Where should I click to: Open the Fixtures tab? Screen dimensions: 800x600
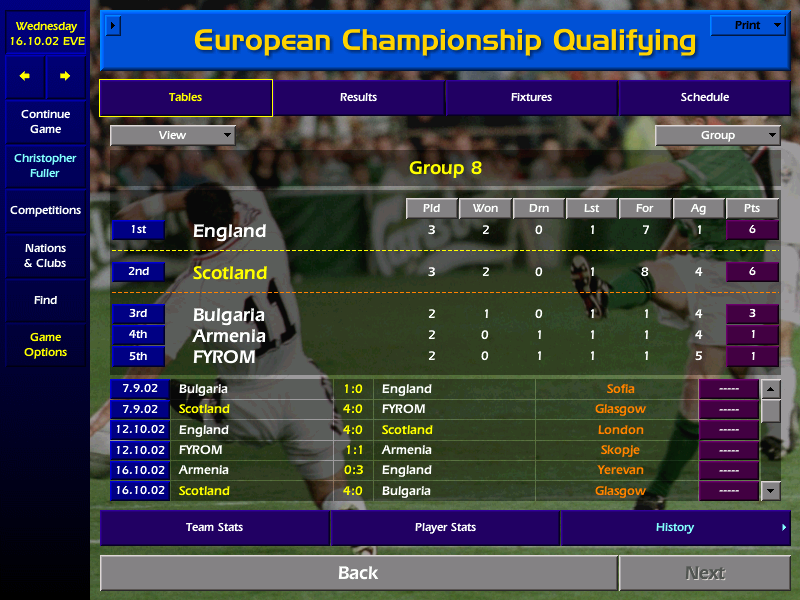[x=531, y=97]
